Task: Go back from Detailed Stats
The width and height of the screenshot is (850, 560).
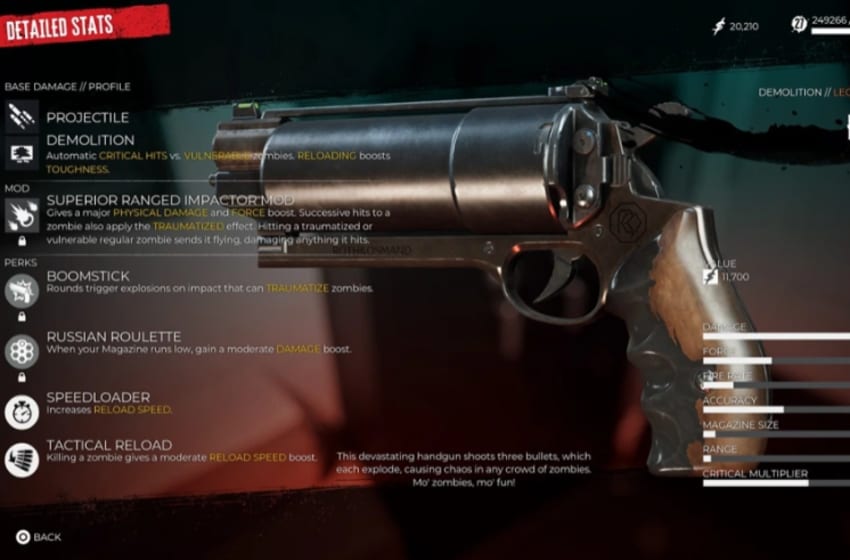Action: click(x=38, y=537)
